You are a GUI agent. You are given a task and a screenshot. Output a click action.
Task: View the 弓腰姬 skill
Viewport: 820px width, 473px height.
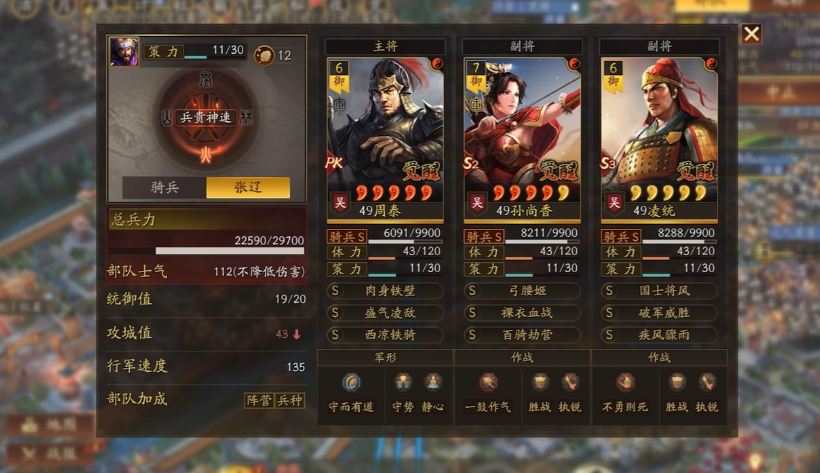521,291
